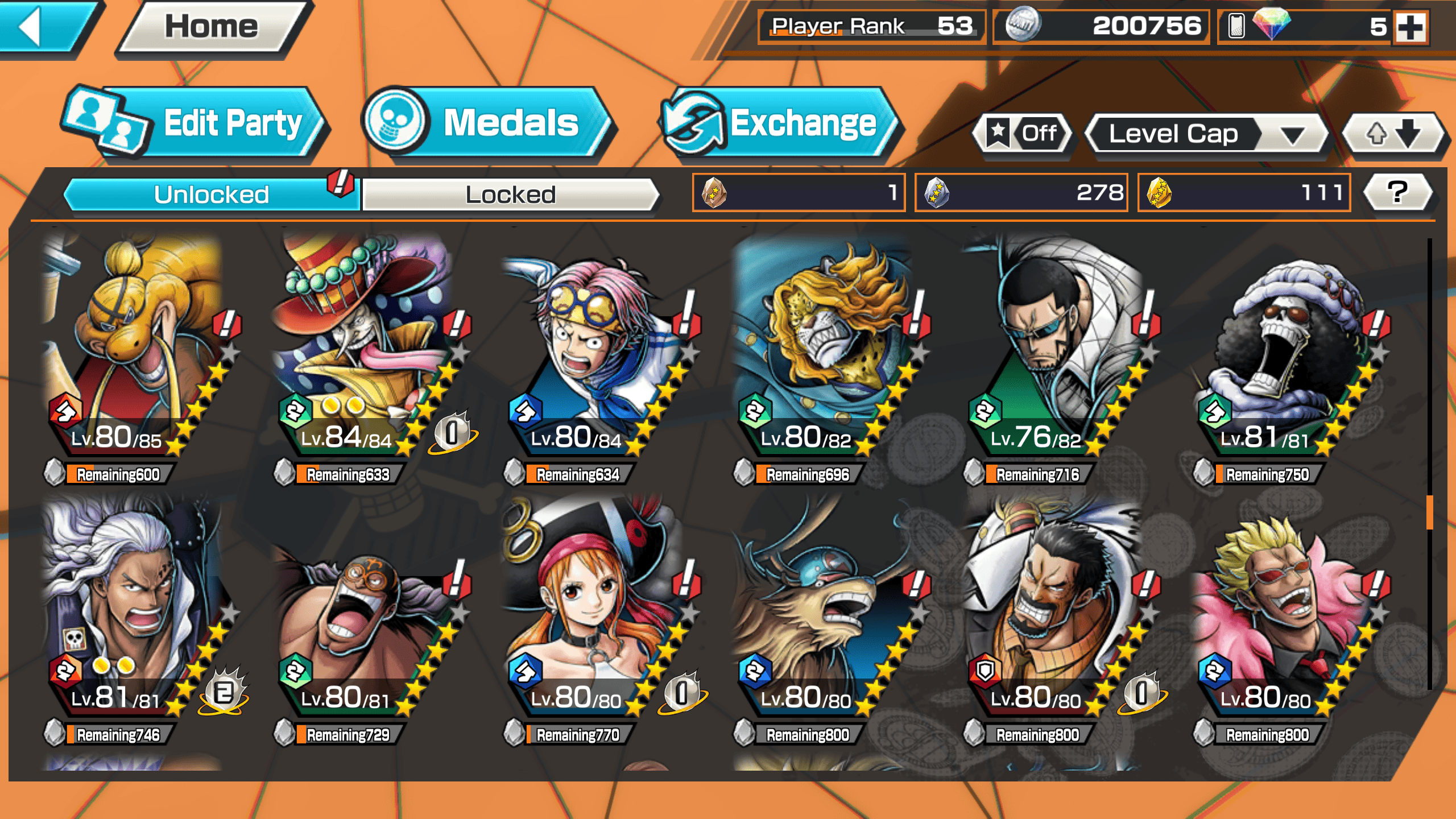Open the question mark help button
1456x819 pixels.
(1397, 192)
